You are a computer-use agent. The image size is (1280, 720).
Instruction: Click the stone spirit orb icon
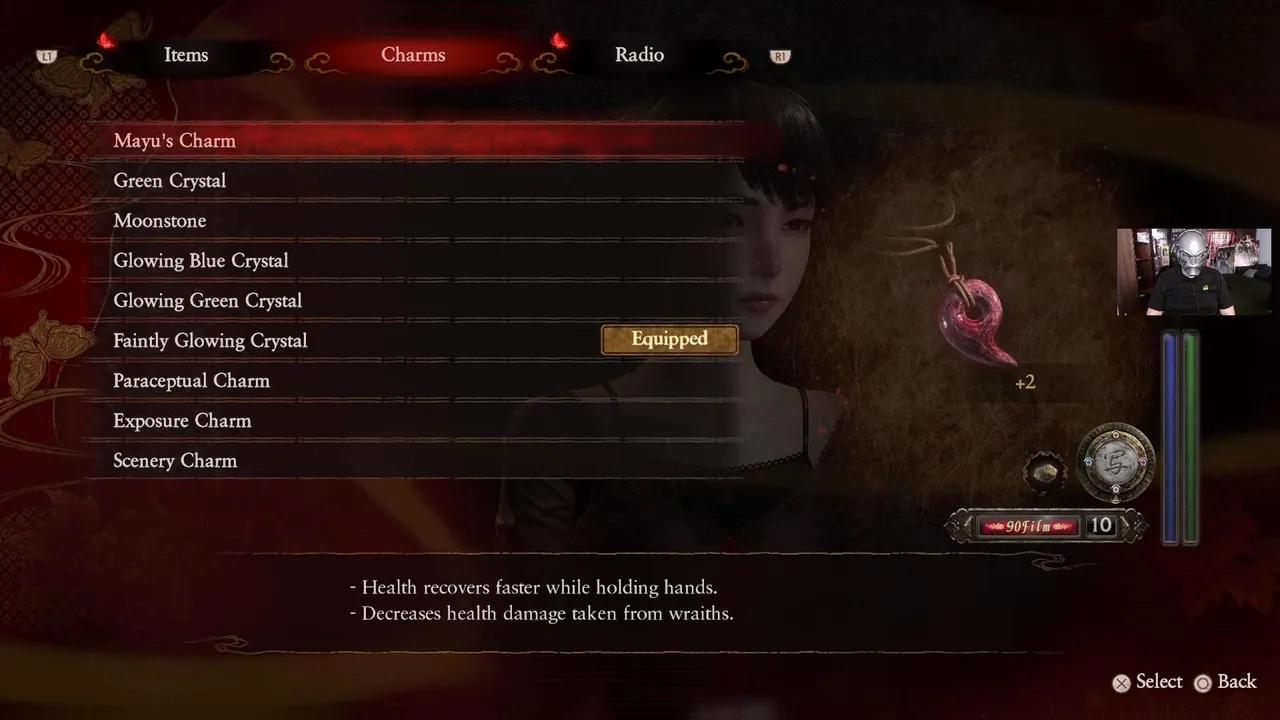tap(1044, 470)
